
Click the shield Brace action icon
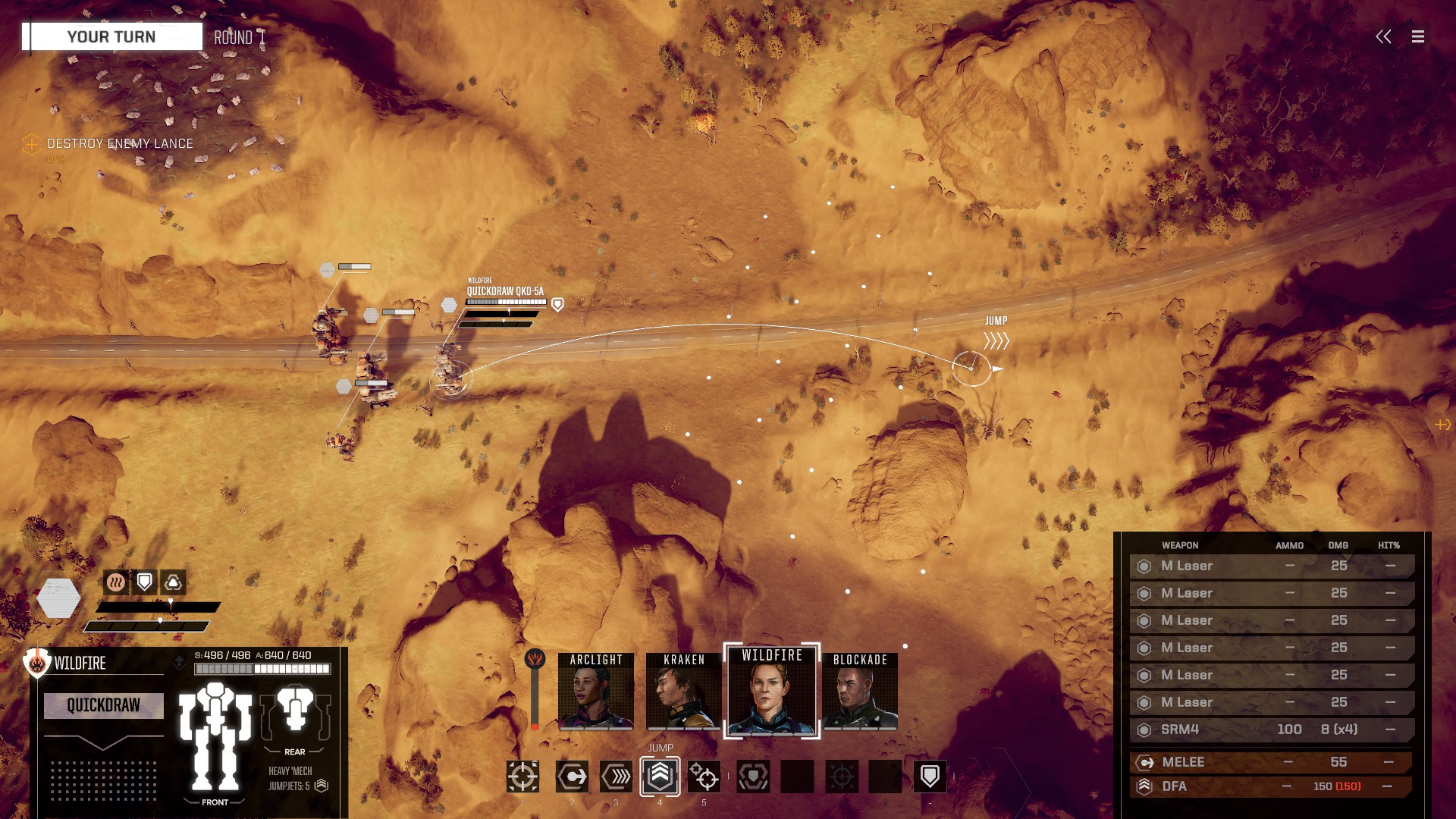(x=930, y=777)
